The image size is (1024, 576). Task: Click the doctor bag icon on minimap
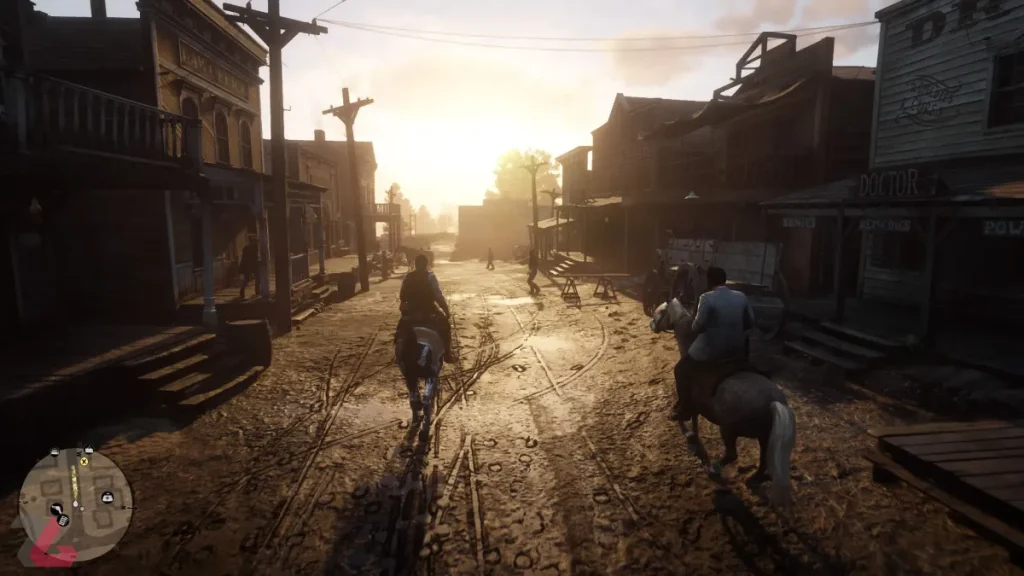pos(107,497)
